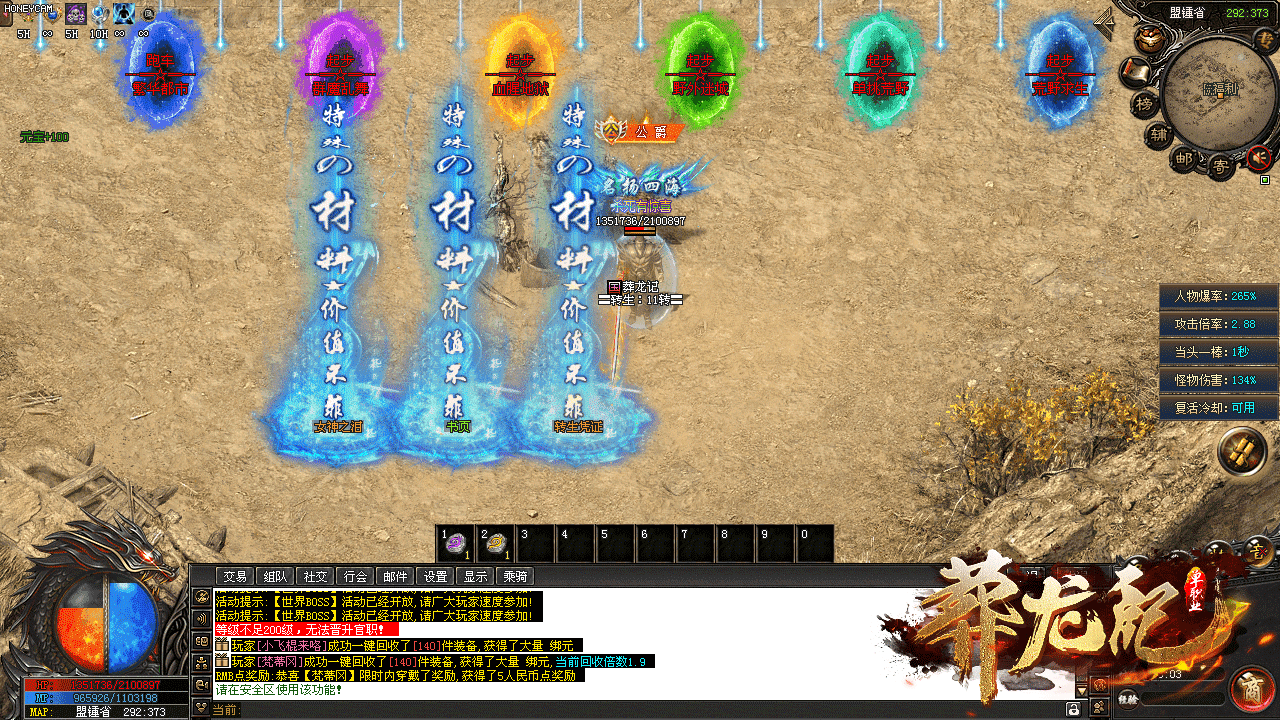1280x720 pixels.
Task: Open the scroll icon beside minimap
Action: pyautogui.click(x=1134, y=71)
